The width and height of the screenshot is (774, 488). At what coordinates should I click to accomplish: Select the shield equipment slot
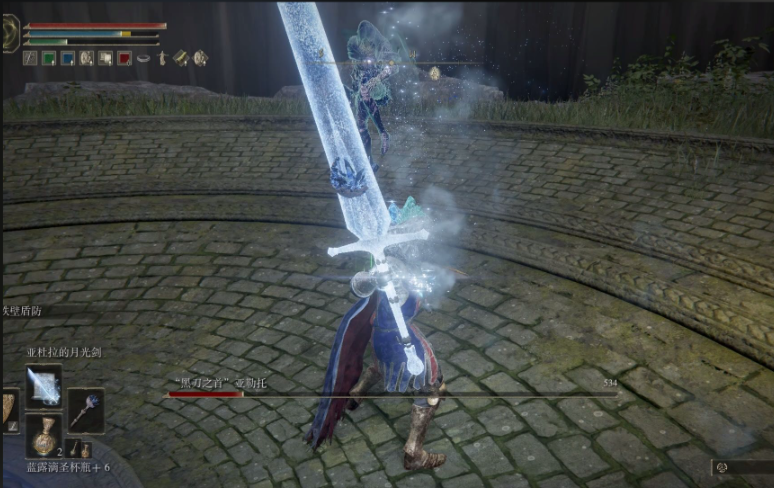coord(8,411)
